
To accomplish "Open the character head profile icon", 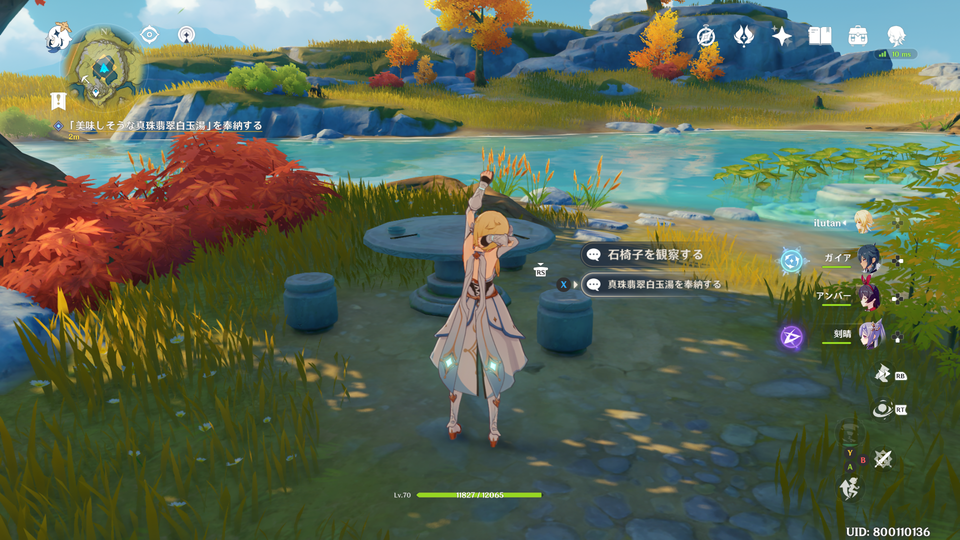I will (896, 35).
